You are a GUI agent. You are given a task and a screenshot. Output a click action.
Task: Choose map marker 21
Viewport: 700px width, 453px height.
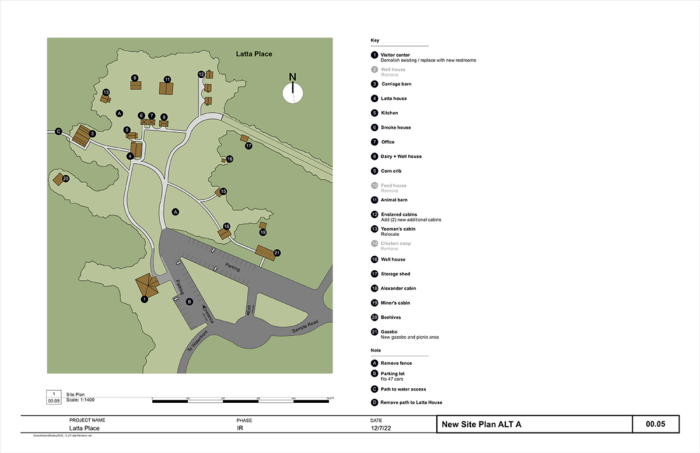point(277,252)
